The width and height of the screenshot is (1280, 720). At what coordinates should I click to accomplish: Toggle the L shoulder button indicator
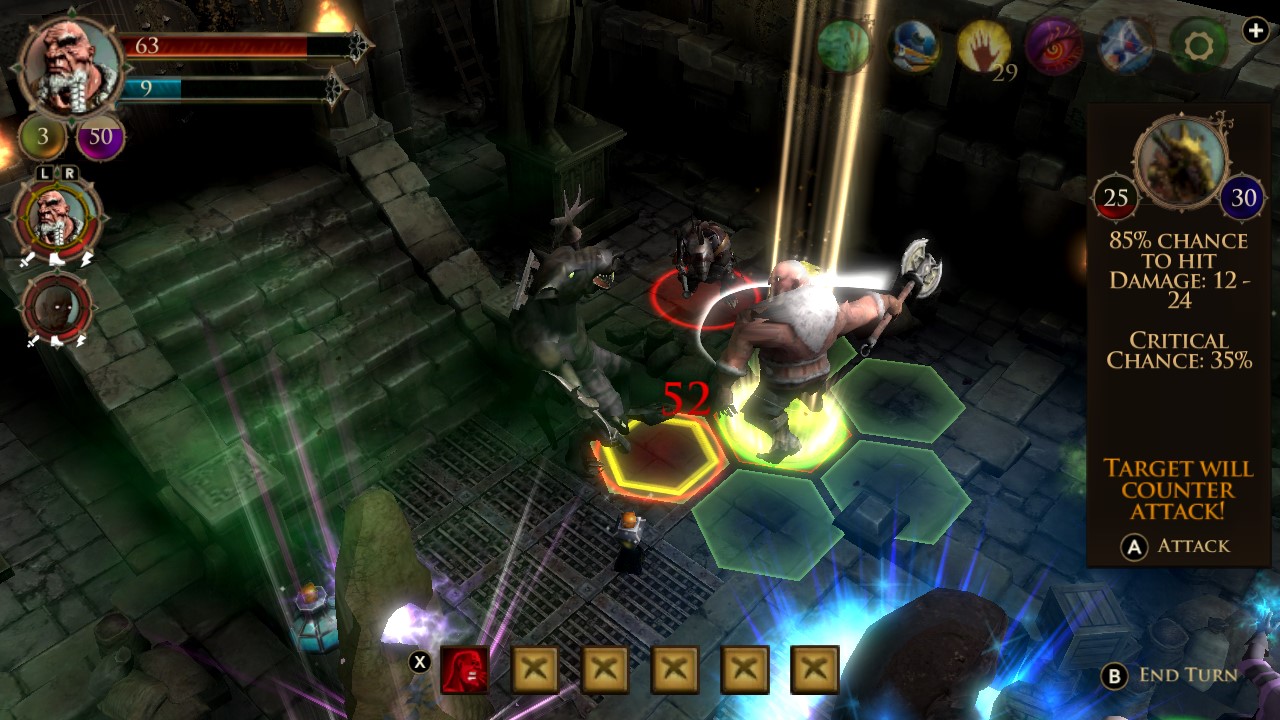(x=44, y=172)
